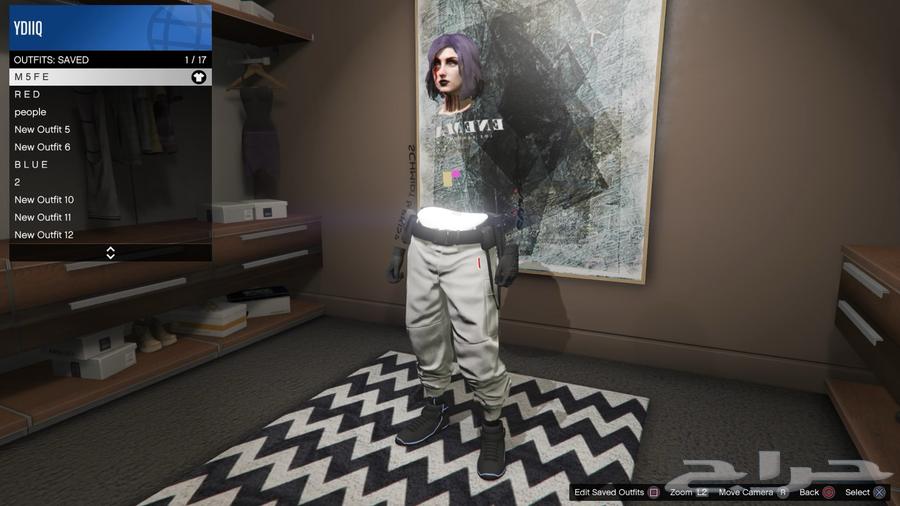Select New Outfit 6

[x=110, y=147]
